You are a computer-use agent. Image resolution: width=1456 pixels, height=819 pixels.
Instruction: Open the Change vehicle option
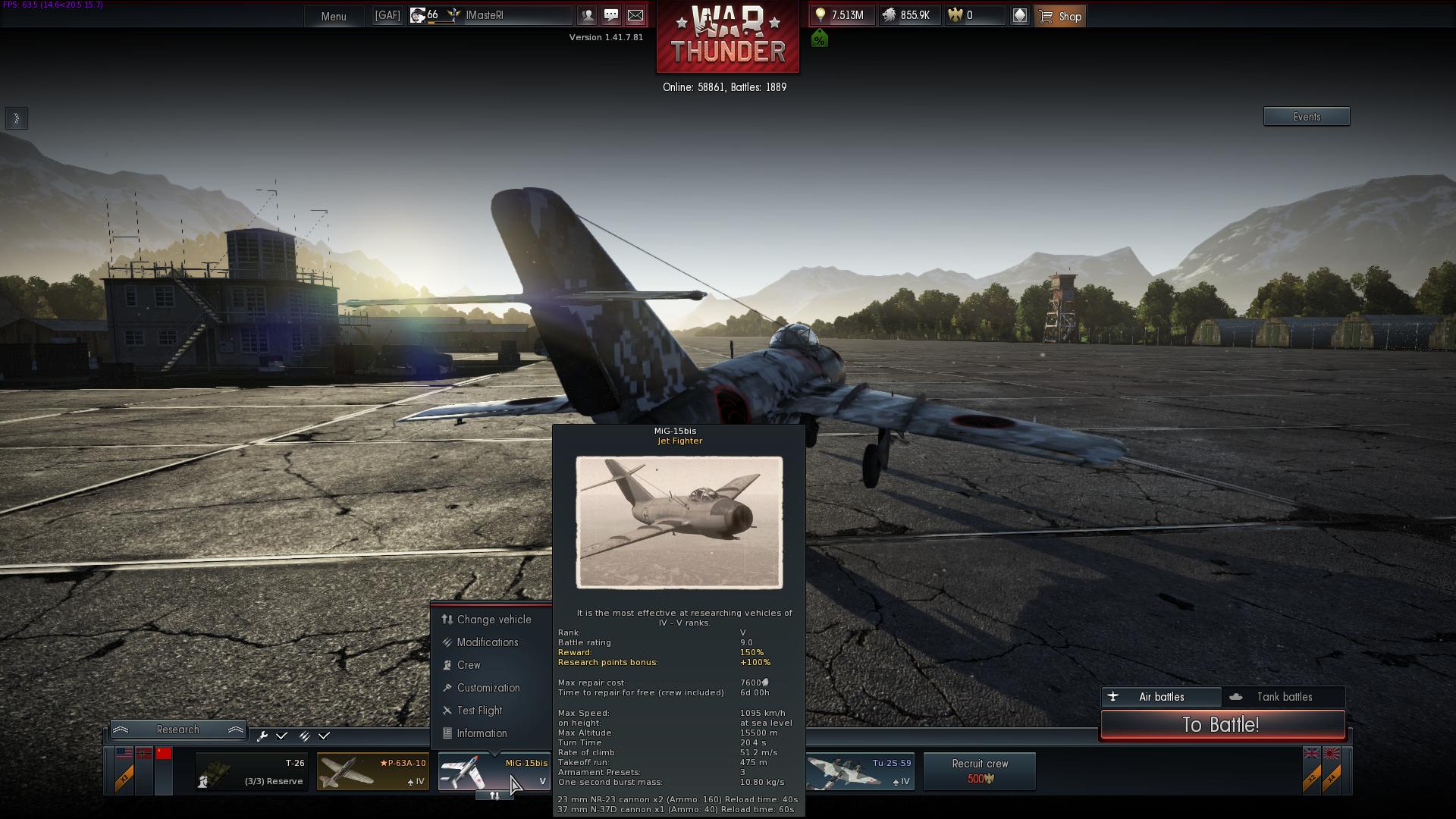pyautogui.click(x=493, y=620)
